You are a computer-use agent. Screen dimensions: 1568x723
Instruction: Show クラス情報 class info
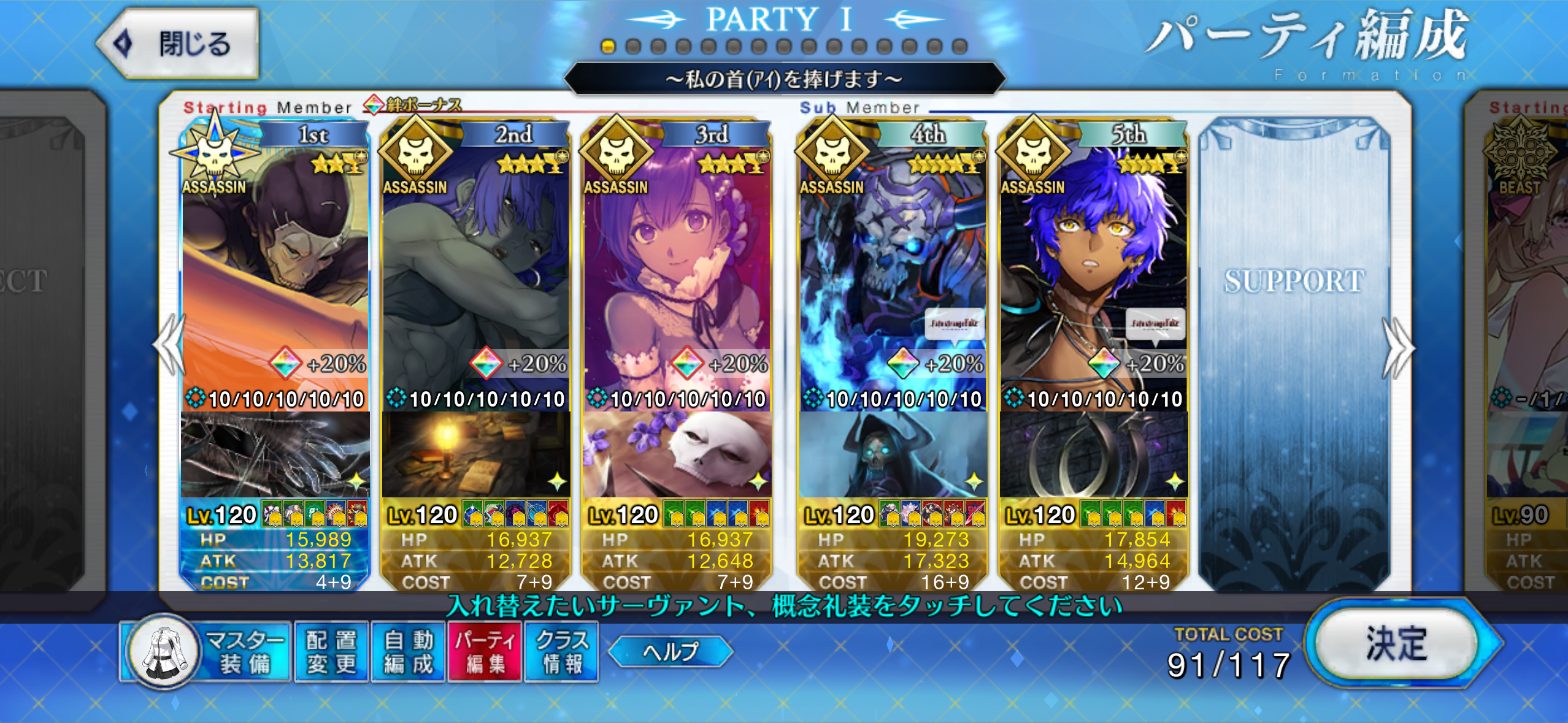tap(561, 652)
